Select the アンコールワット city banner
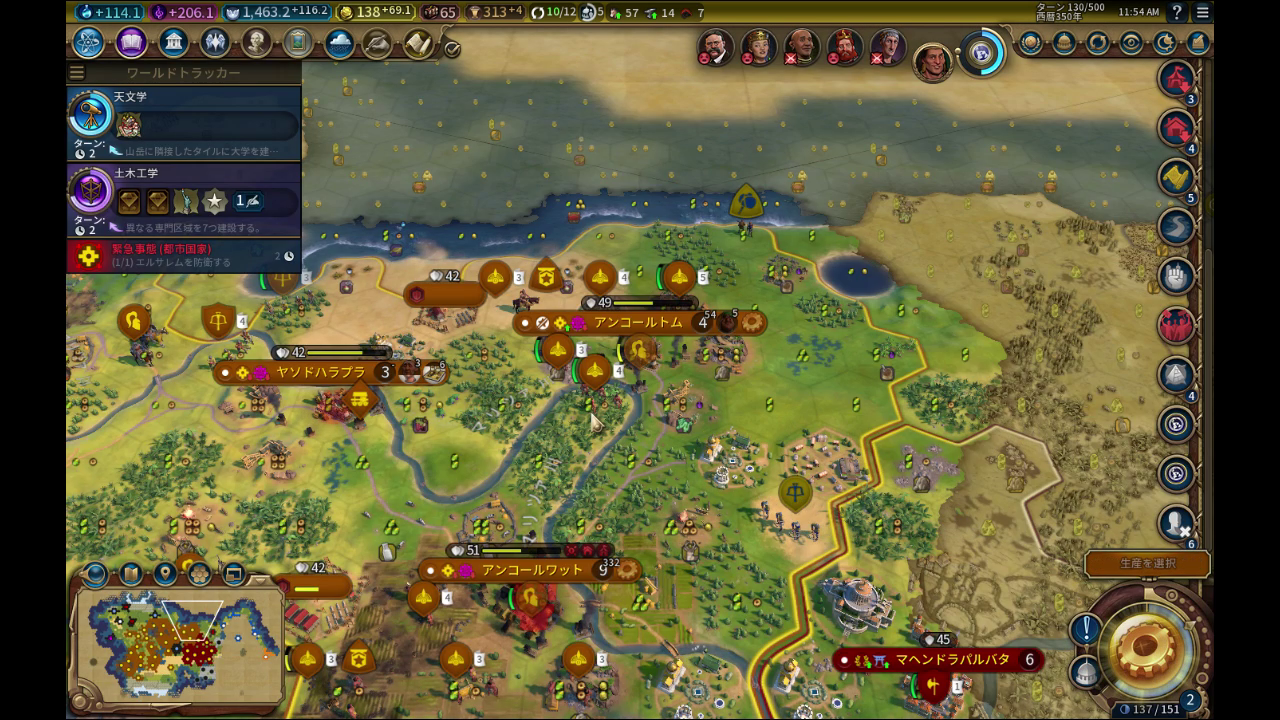The height and width of the screenshot is (720, 1280). [x=531, y=570]
